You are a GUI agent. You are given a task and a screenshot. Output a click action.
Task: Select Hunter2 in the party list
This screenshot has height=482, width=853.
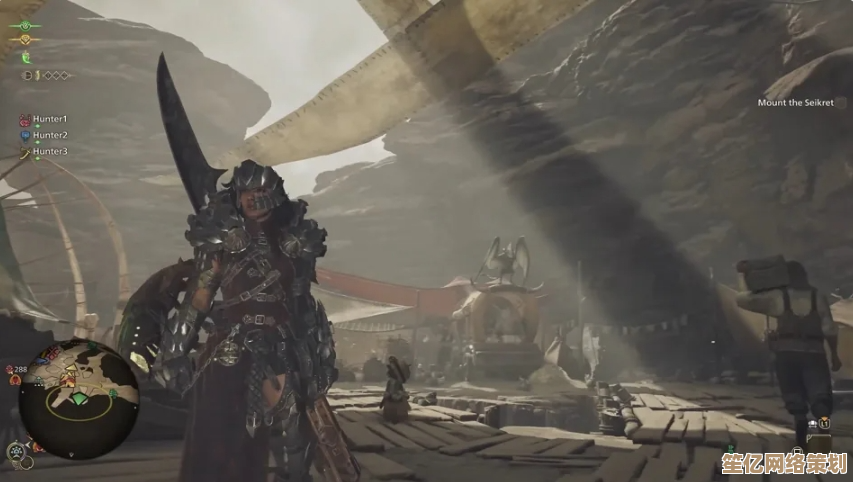[x=49, y=135]
